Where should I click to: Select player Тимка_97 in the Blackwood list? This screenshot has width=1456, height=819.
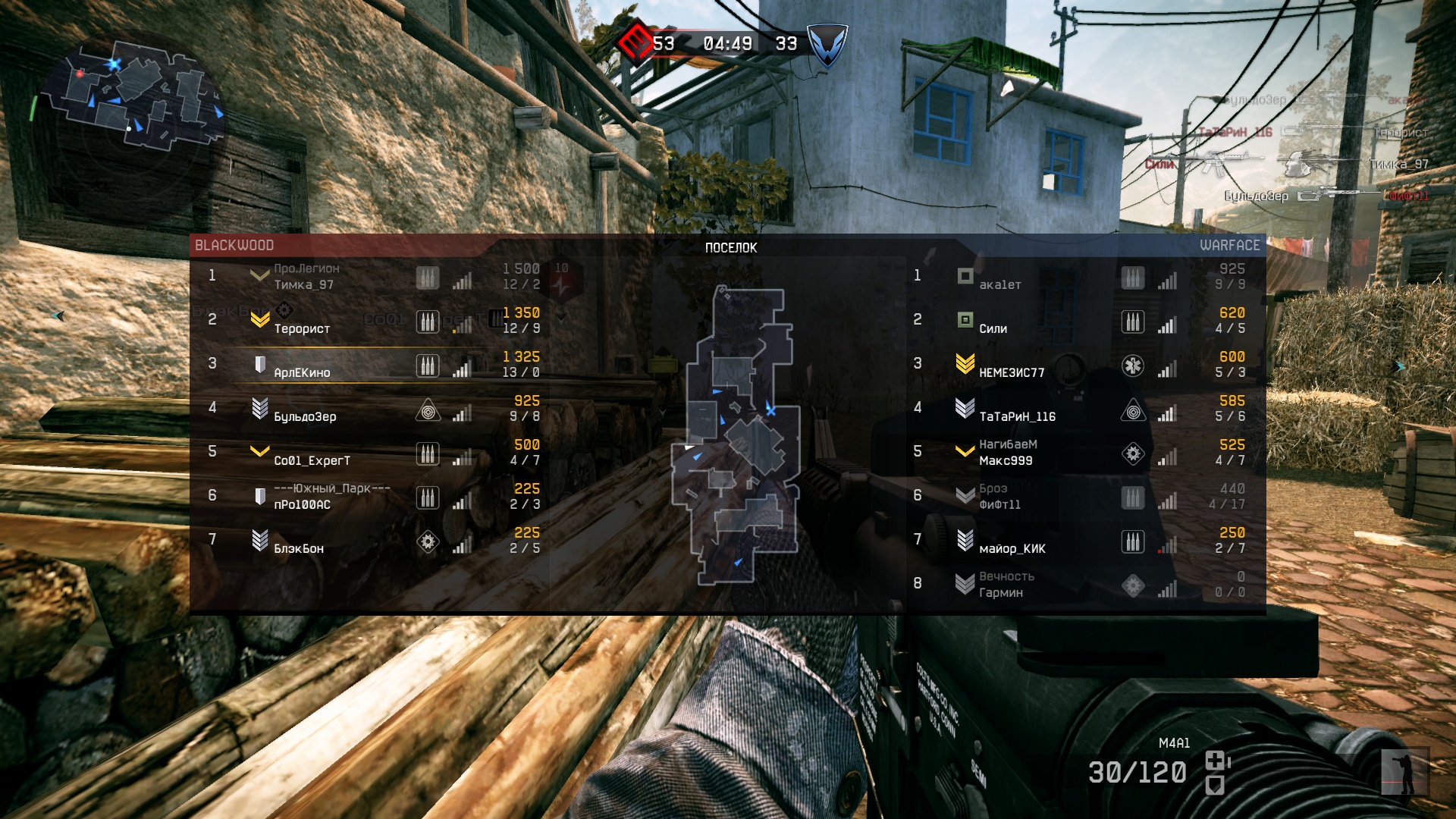303,285
